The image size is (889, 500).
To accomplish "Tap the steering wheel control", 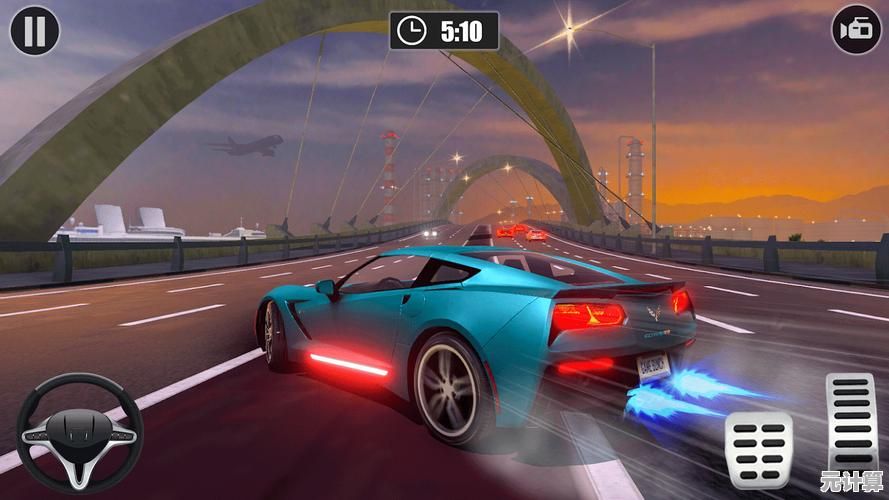I will coord(80,432).
